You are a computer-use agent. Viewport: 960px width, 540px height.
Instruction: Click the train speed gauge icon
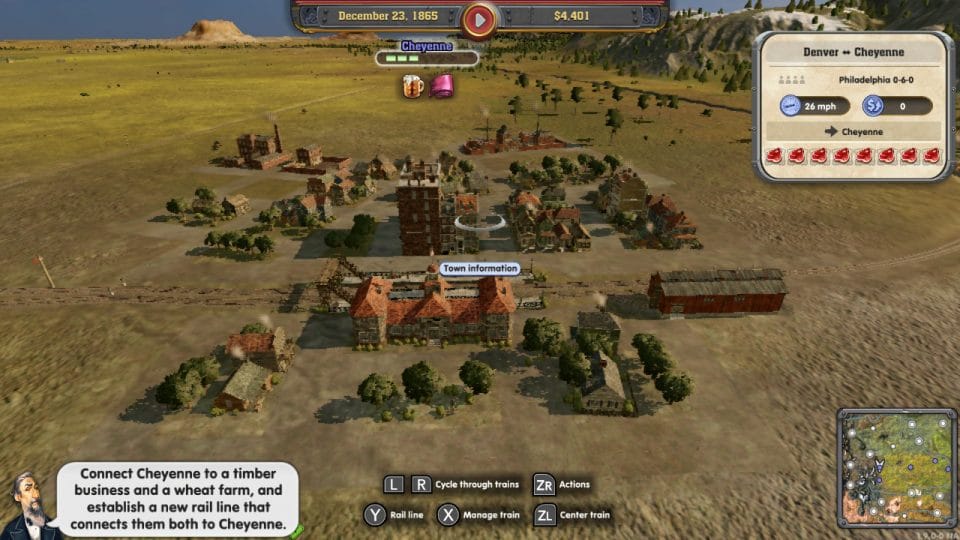pos(791,106)
